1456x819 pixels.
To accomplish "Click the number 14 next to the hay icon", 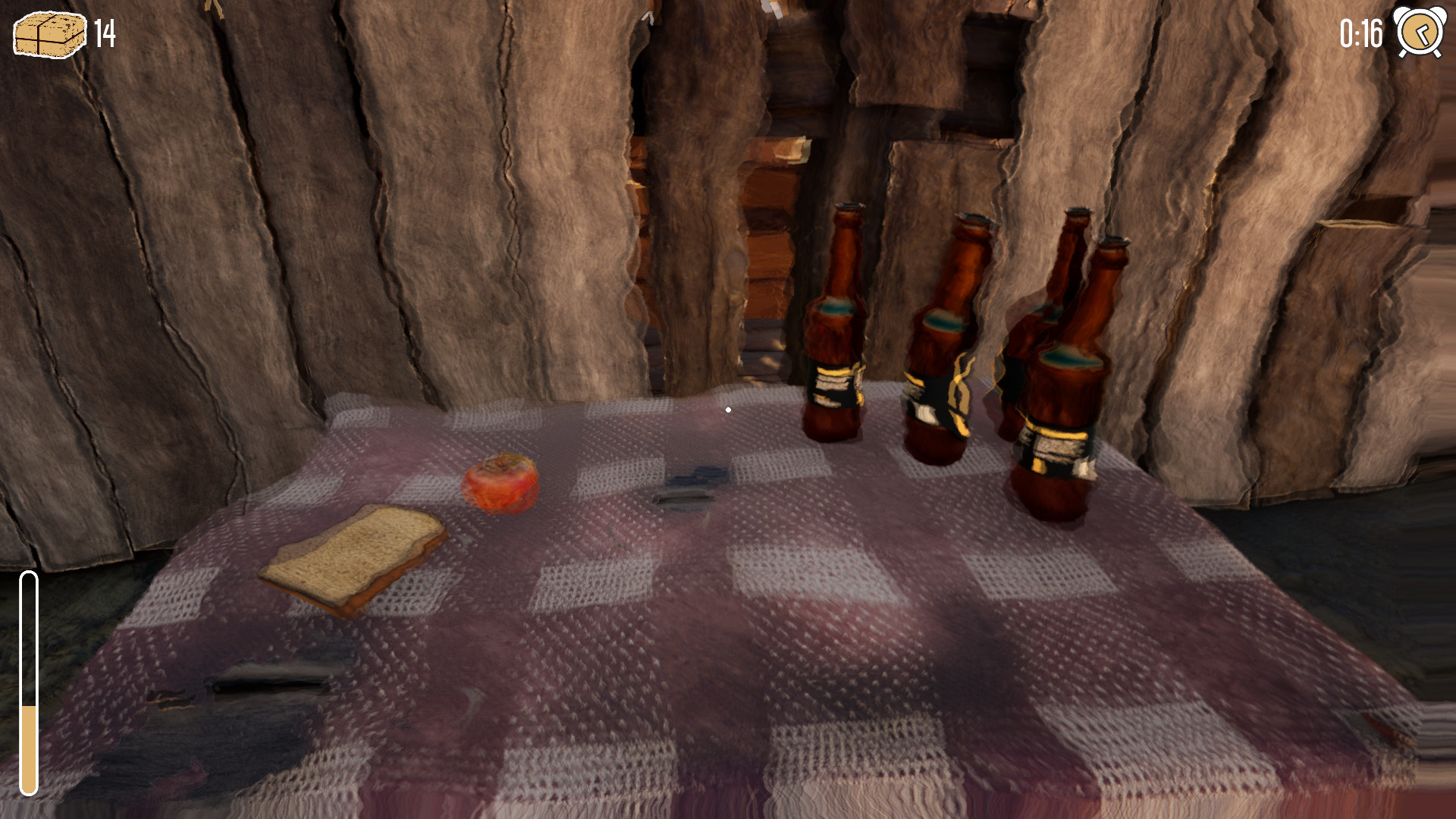I will pyautogui.click(x=104, y=34).
